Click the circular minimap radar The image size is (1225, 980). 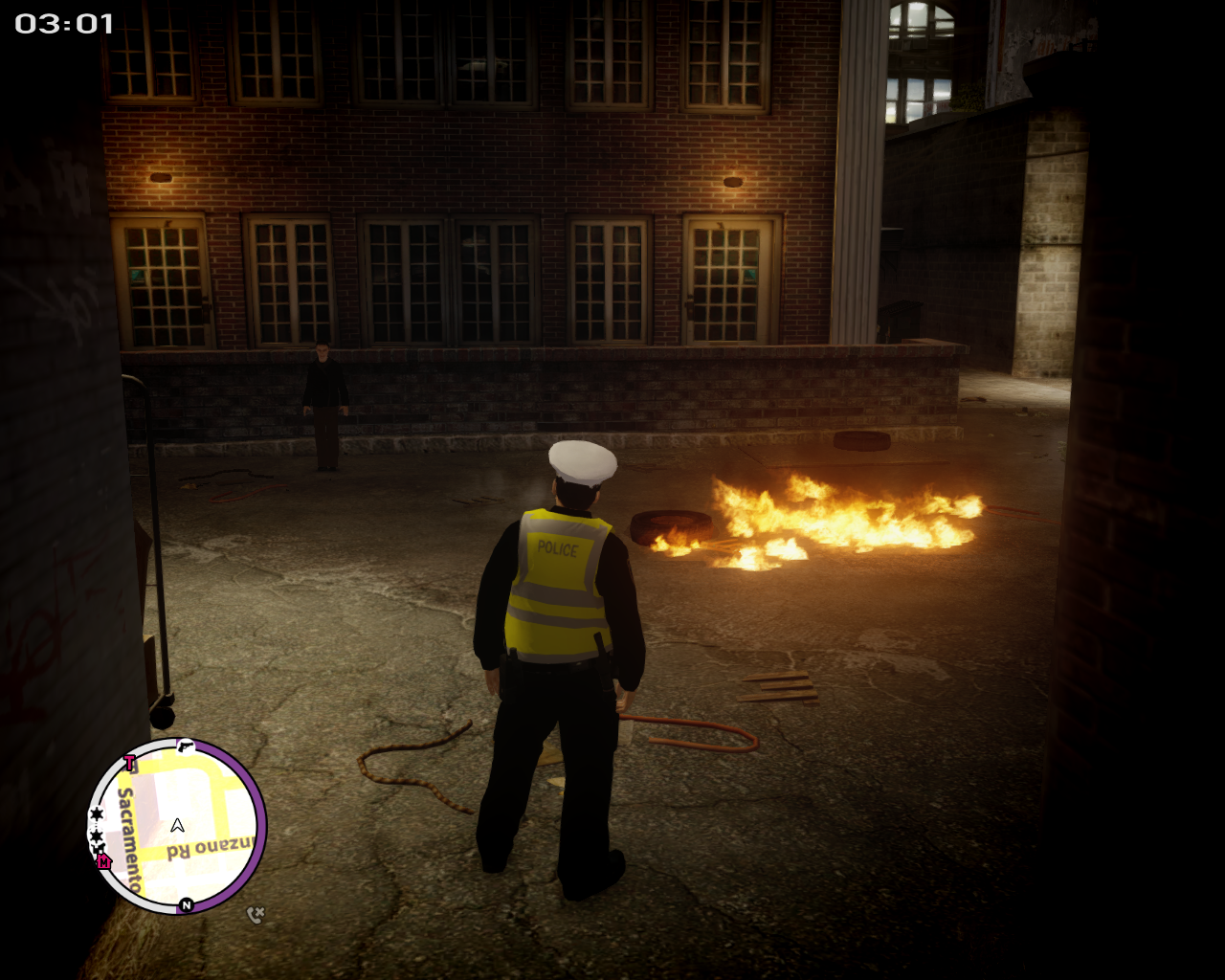pyautogui.click(x=177, y=826)
